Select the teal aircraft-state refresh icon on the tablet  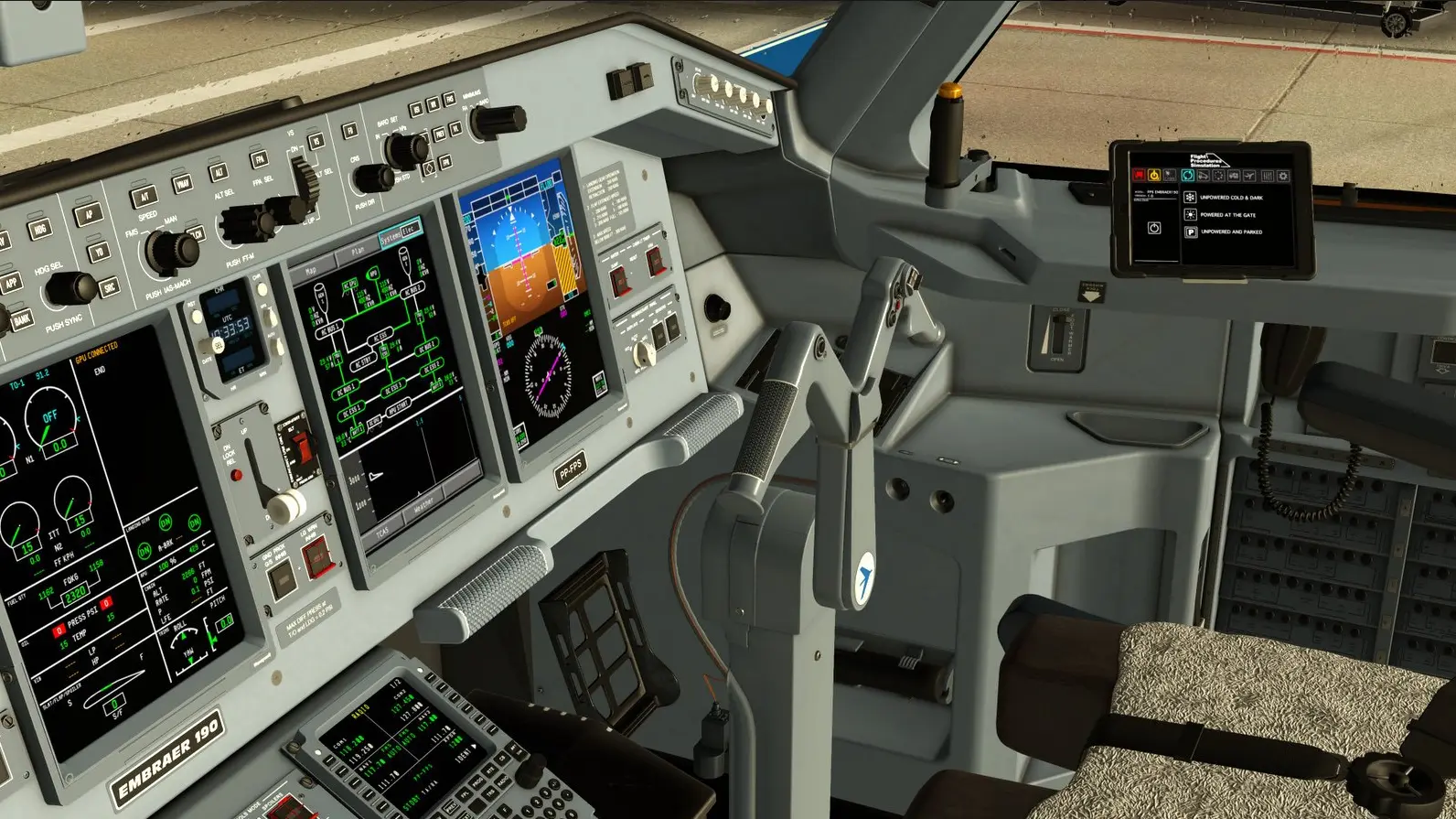click(1187, 176)
